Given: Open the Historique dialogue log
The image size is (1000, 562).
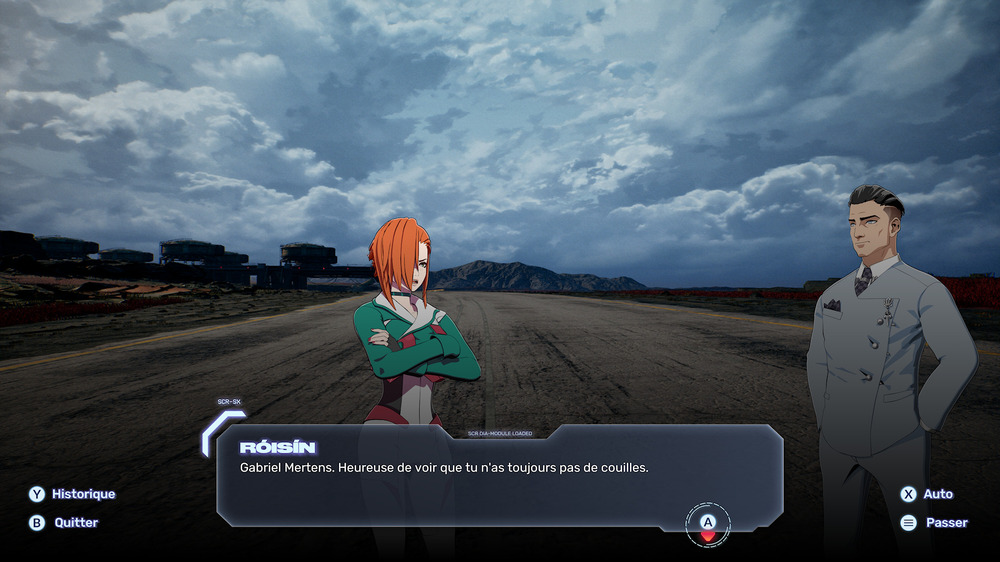Looking at the screenshot, I should pos(72,494).
